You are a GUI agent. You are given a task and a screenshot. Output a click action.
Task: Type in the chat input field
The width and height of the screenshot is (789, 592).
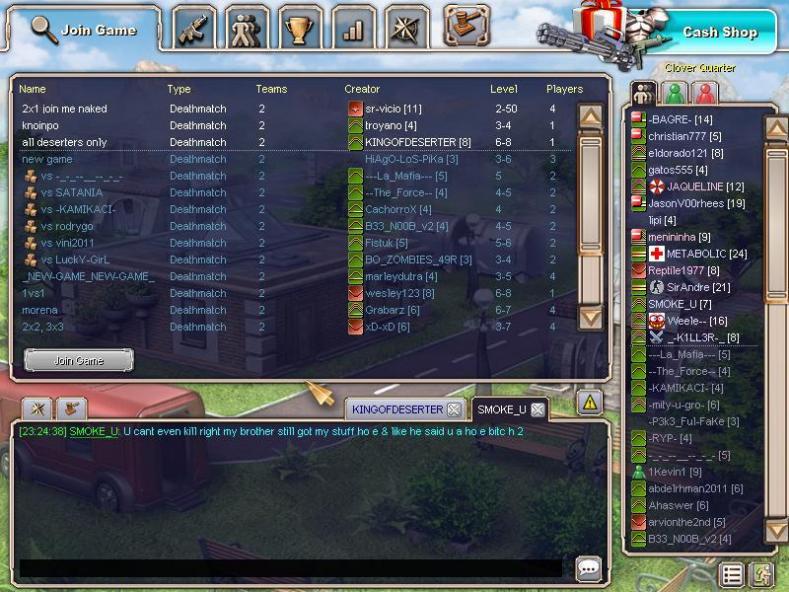pyautogui.click(x=290, y=569)
